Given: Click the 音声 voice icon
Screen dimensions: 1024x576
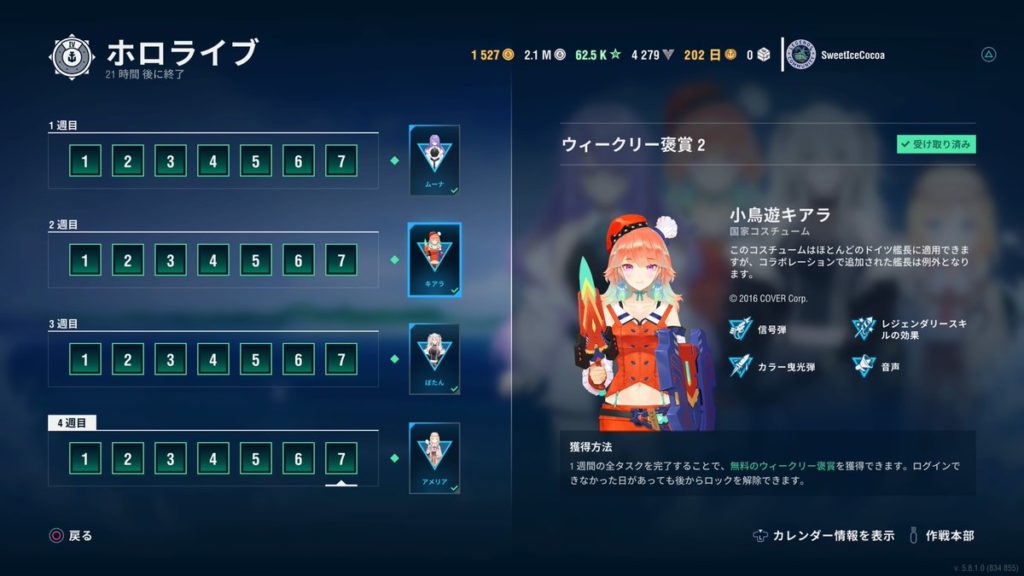Looking at the screenshot, I should (x=864, y=367).
